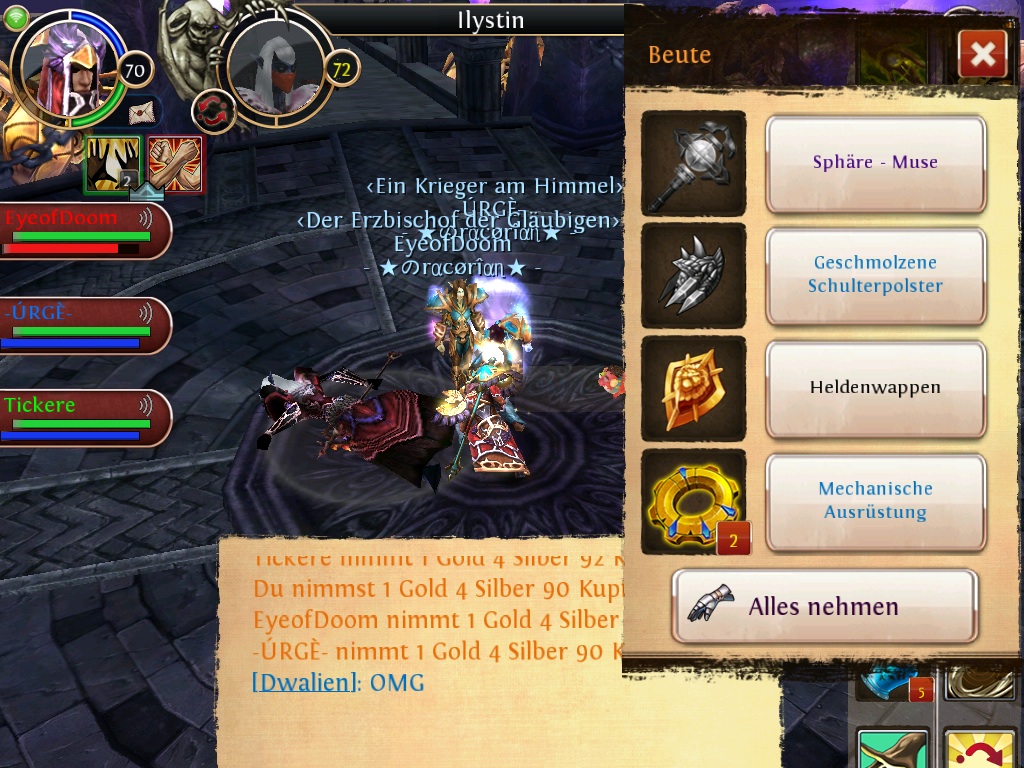The image size is (1024, 768).
Task: Open the Dwalien player link in chat
Action: tap(305, 683)
